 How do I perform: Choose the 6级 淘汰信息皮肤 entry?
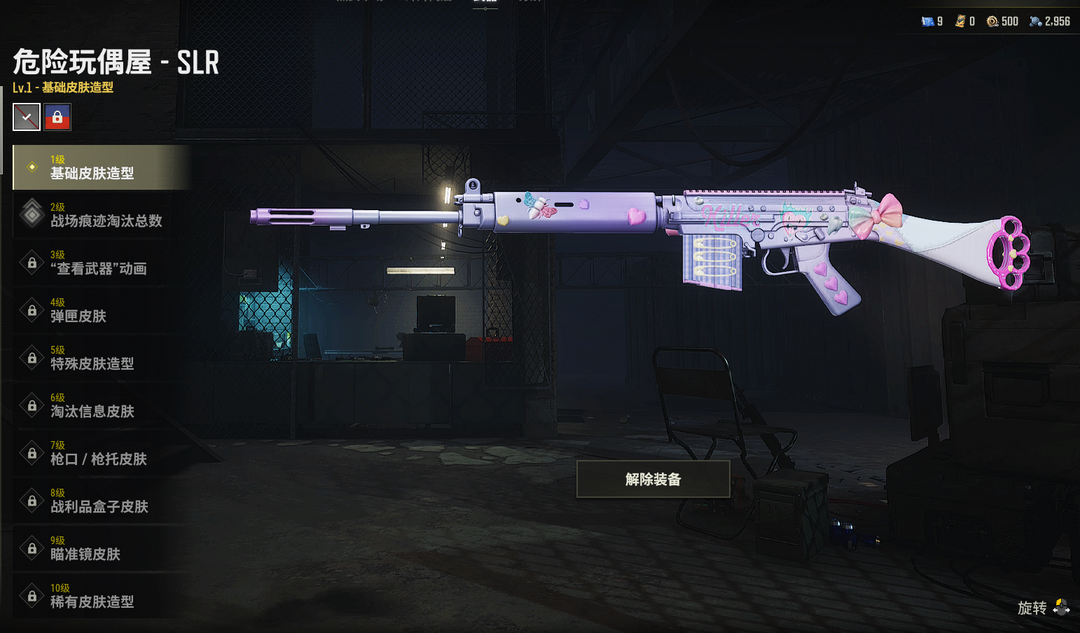click(x=100, y=405)
